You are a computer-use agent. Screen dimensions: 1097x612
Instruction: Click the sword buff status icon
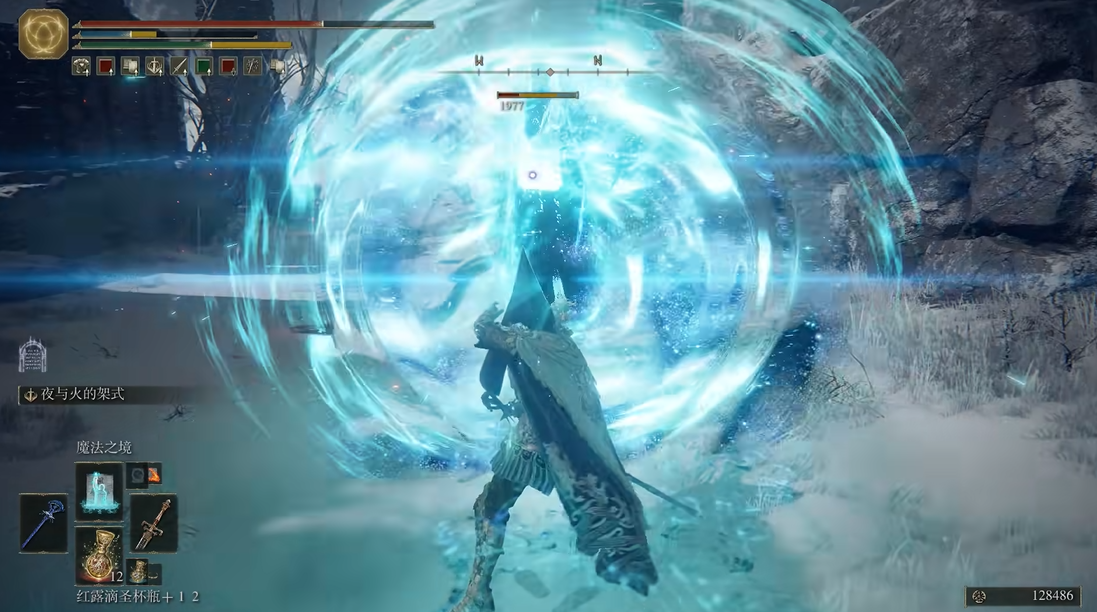(179, 66)
